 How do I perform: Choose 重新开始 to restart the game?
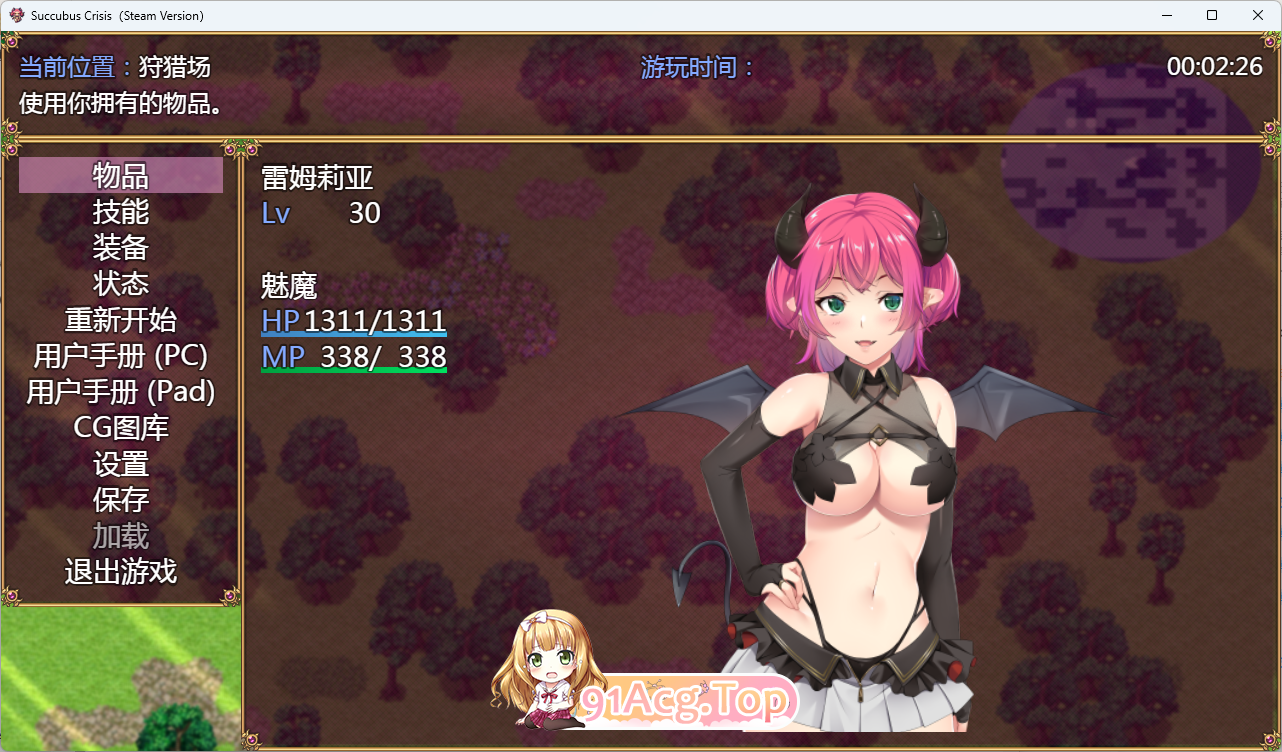(x=122, y=319)
